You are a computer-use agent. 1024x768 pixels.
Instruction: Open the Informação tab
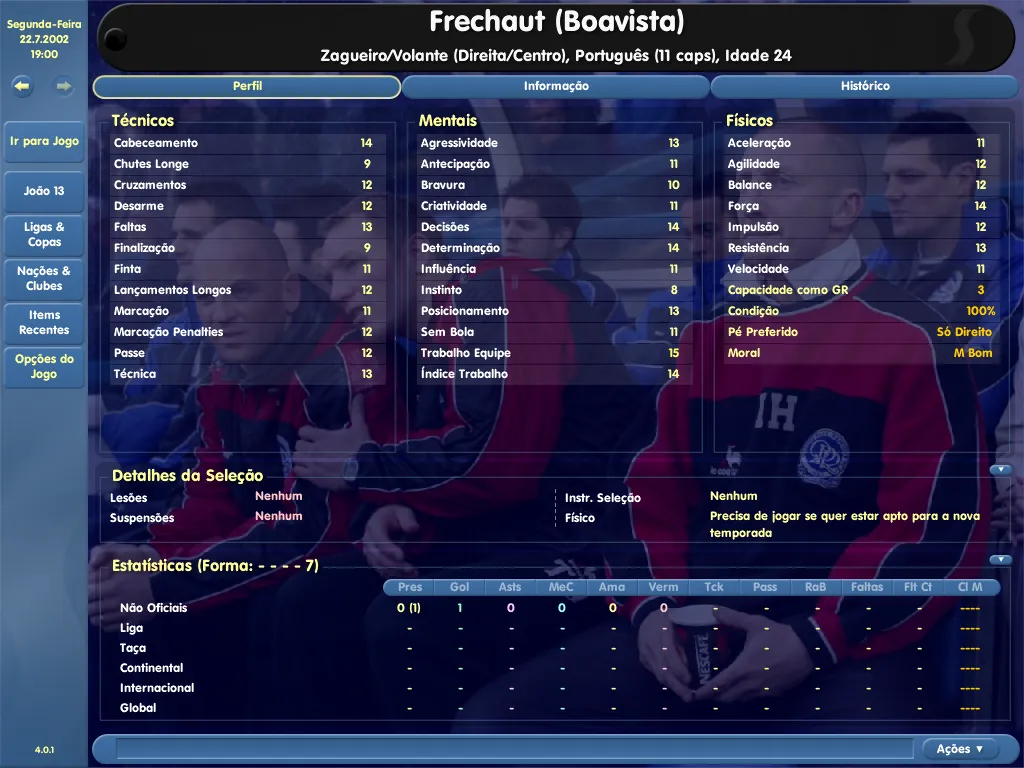point(556,87)
